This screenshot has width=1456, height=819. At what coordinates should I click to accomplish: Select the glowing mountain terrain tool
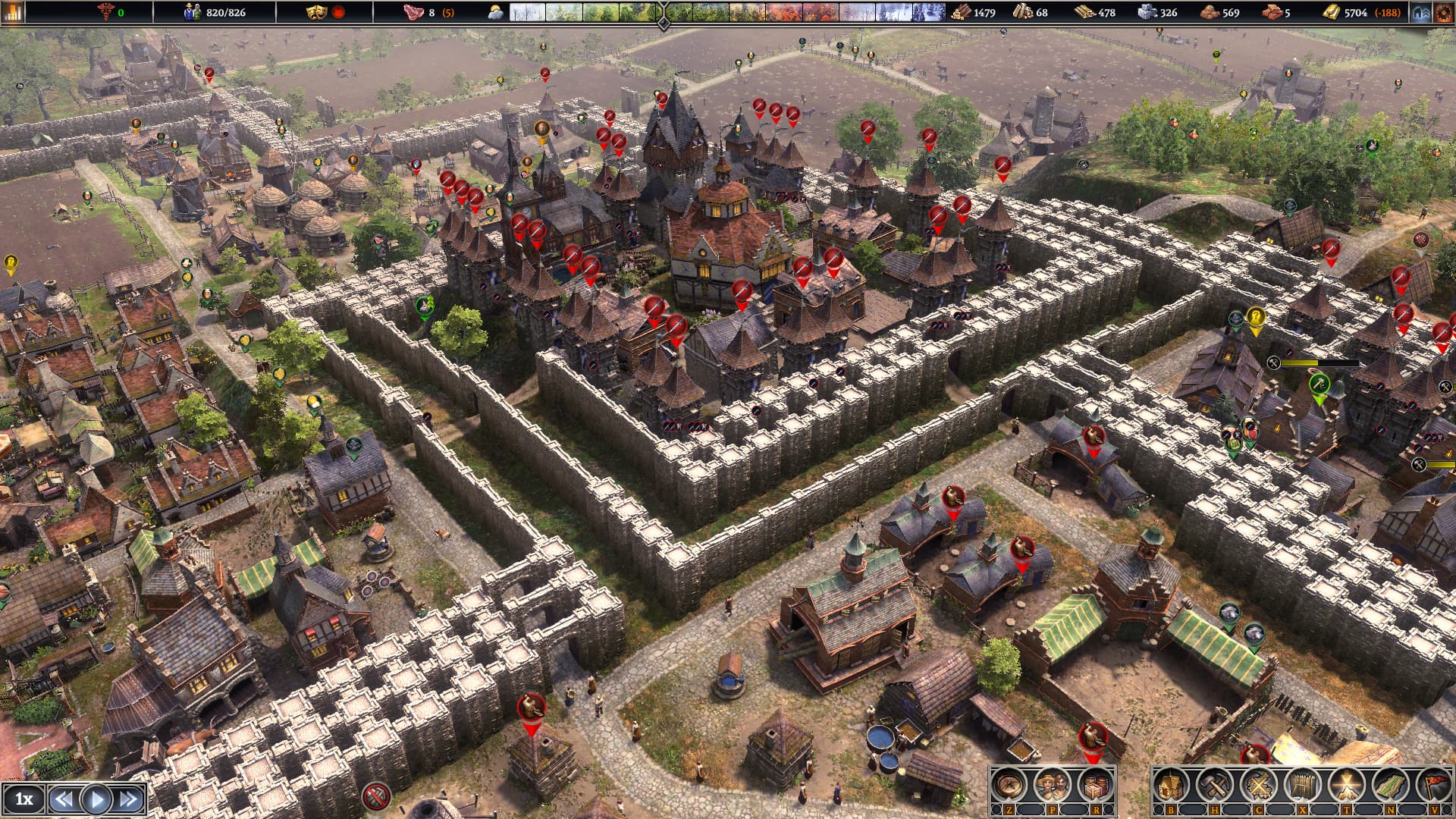pyautogui.click(x=1346, y=786)
